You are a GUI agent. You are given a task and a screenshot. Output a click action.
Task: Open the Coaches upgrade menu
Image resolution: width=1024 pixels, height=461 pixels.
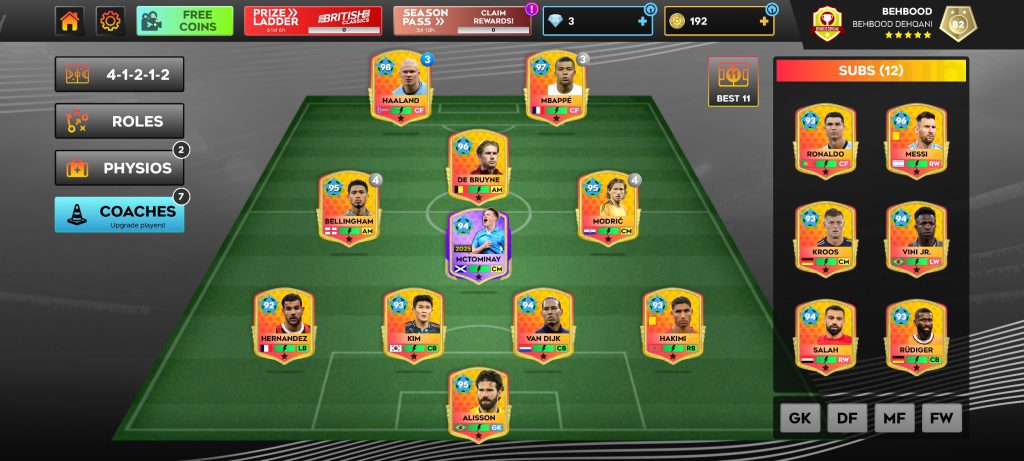tap(119, 214)
